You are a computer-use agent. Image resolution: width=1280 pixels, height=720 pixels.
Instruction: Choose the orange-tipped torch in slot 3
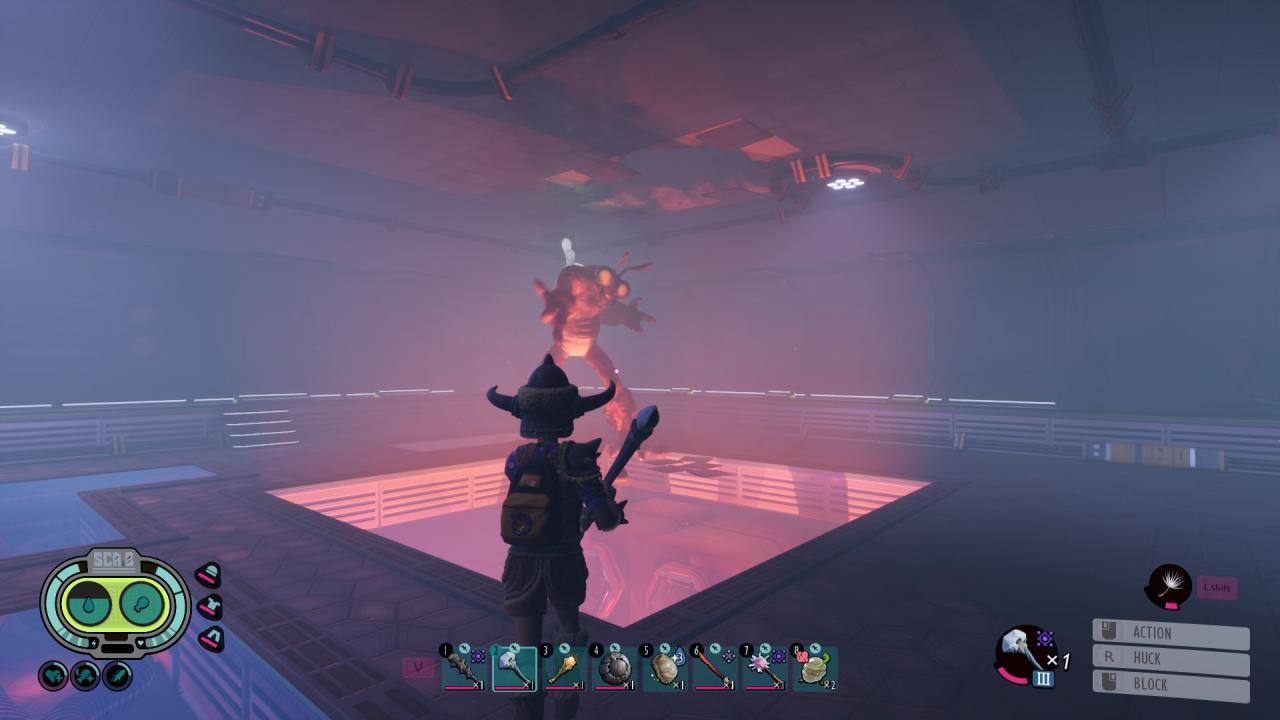(564, 668)
